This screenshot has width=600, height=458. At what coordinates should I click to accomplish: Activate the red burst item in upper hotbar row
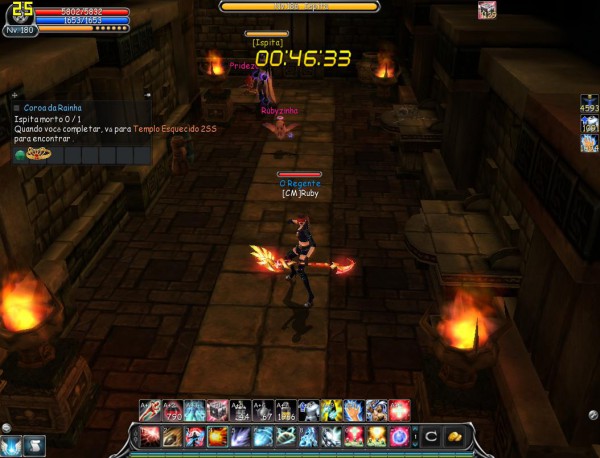(x=400, y=410)
